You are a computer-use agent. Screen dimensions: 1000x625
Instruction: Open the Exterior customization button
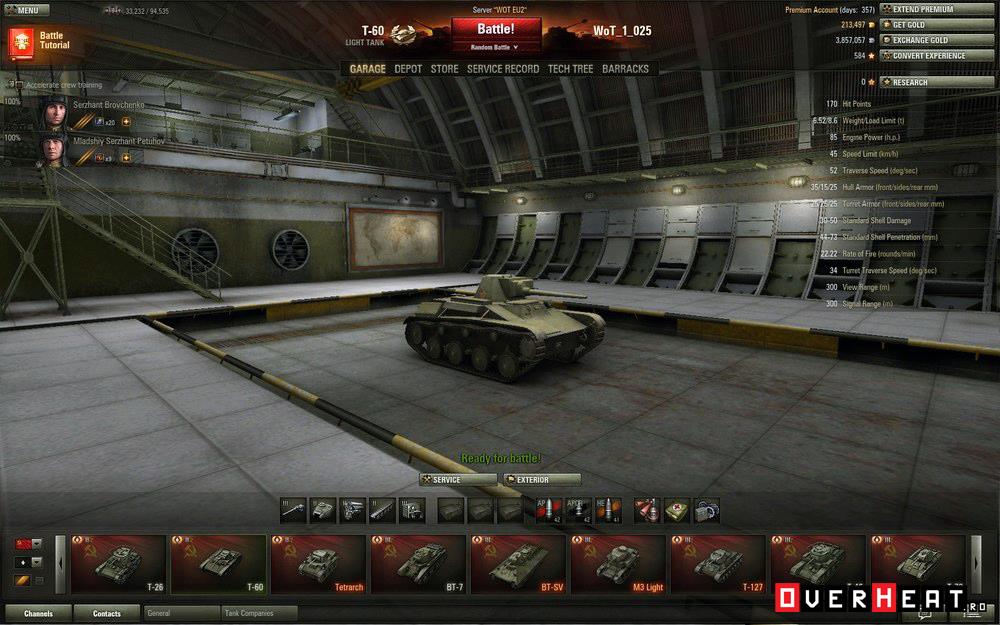pyautogui.click(x=542, y=480)
